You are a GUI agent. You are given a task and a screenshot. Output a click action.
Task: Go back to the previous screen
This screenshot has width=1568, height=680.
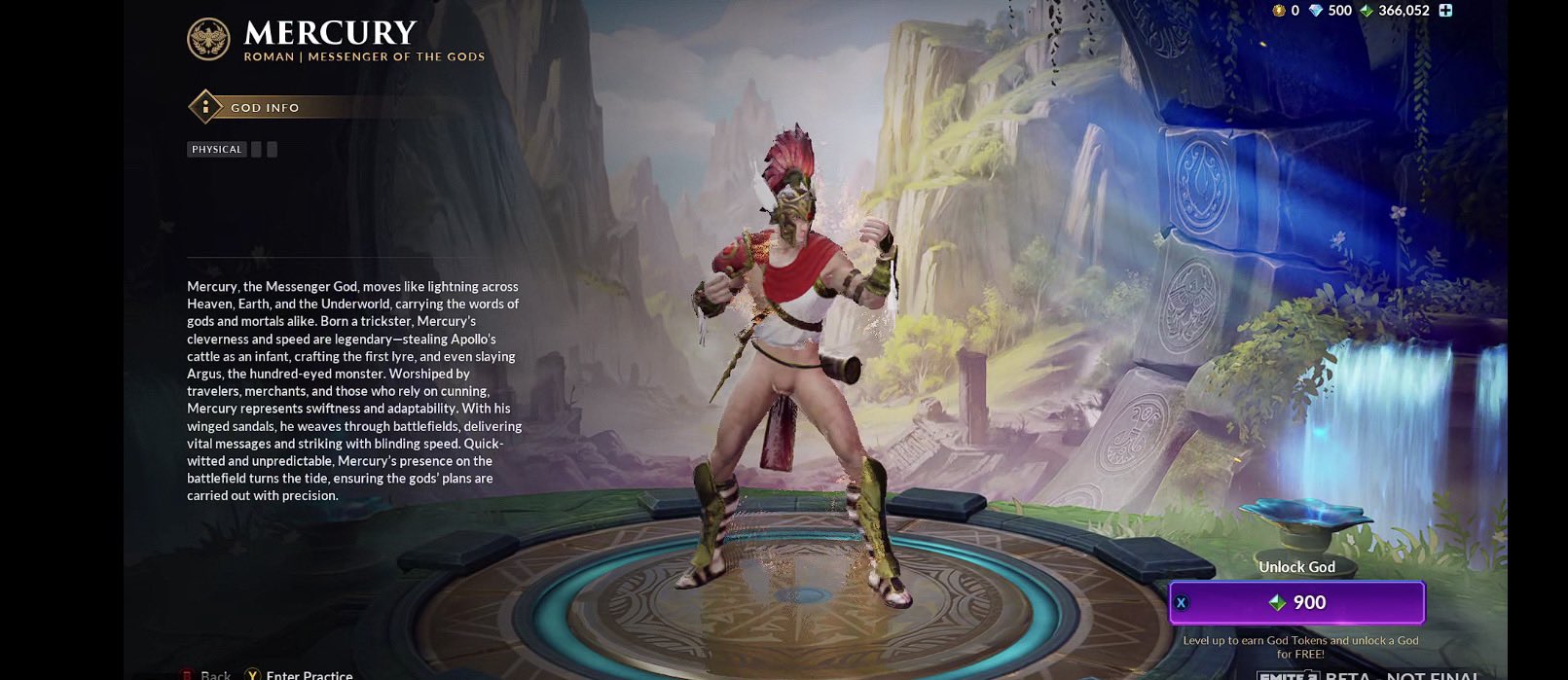click(x=209, y=674)
